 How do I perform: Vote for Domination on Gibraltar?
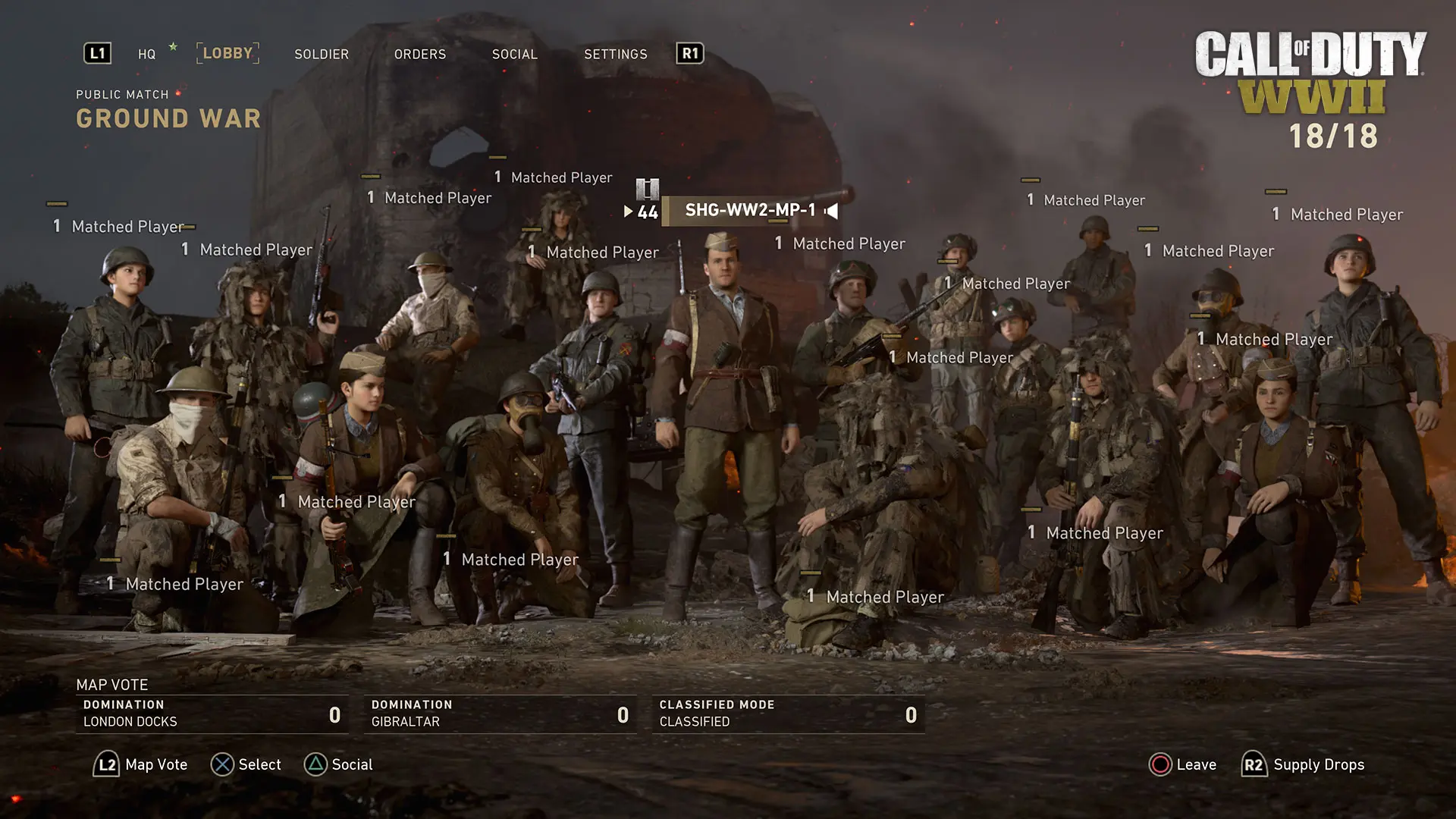click(500, 714)
